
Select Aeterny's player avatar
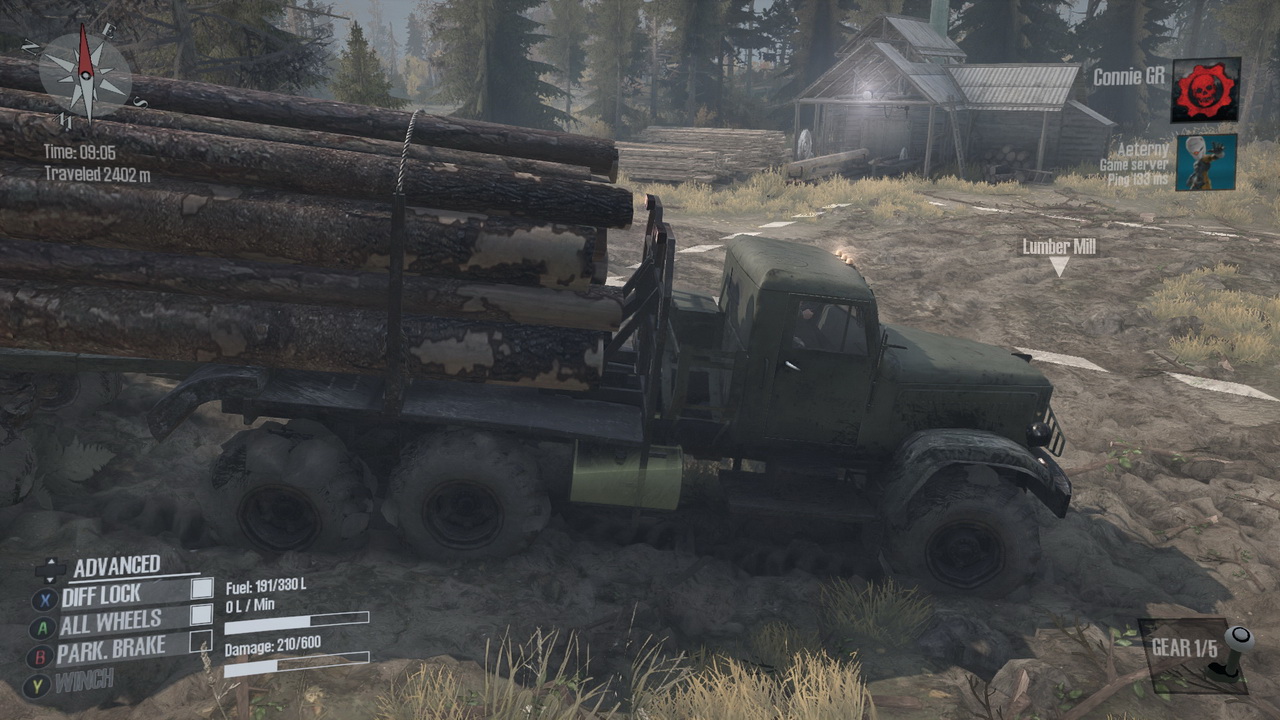[x=1206, y=162]
